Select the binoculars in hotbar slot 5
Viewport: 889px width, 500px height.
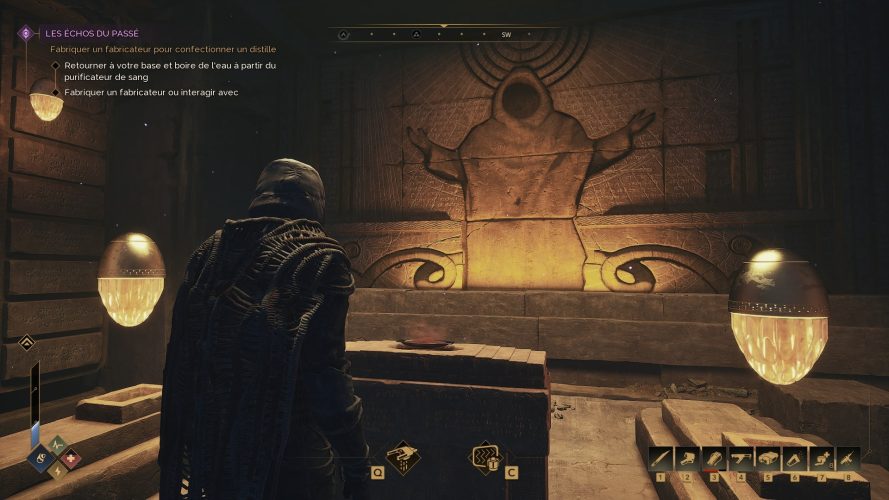click(x=768, y=458)
